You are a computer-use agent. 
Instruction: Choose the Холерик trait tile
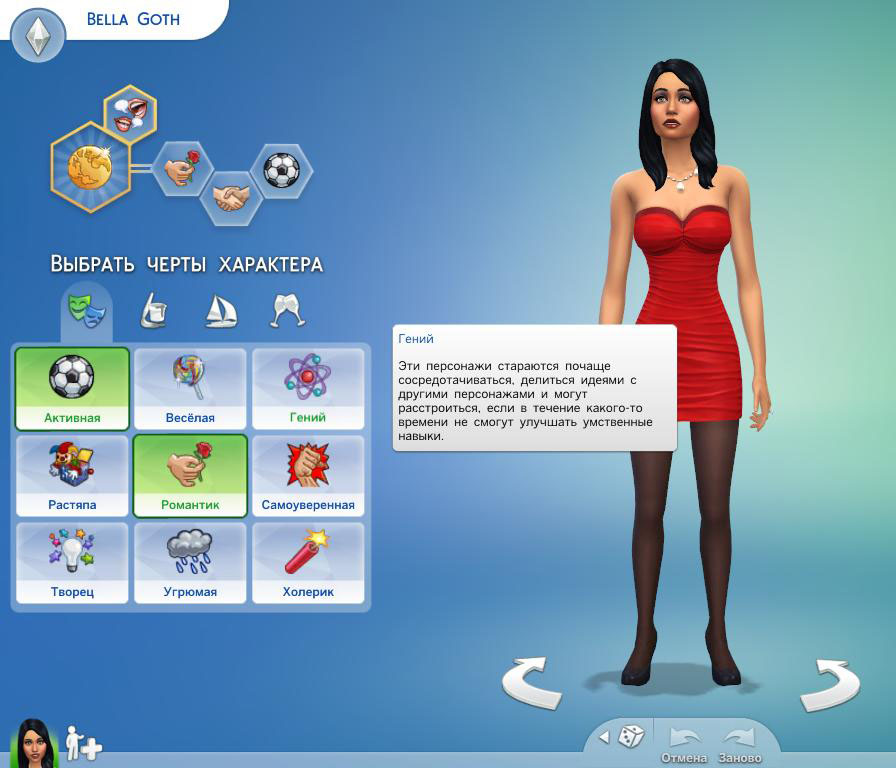(x=308, y=563)
